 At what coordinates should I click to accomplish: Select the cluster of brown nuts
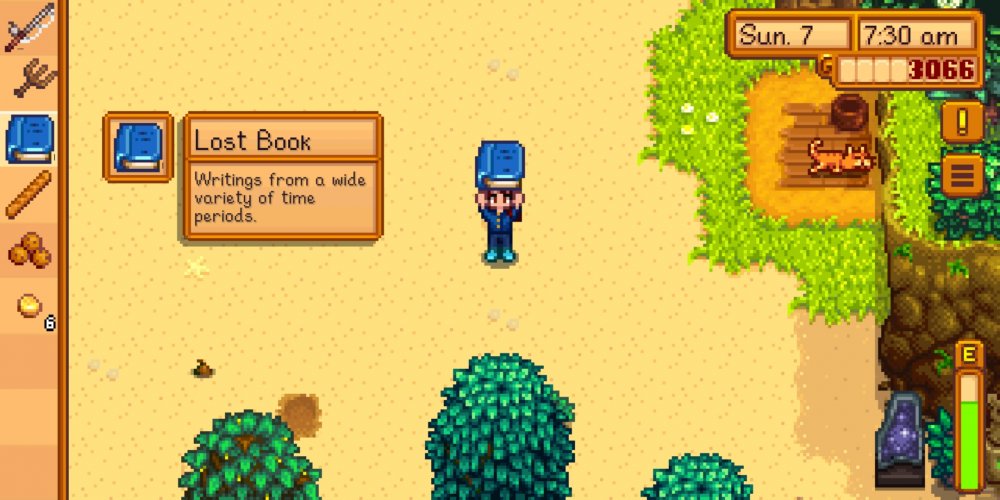pyautogui.click(x=28, y=250)
